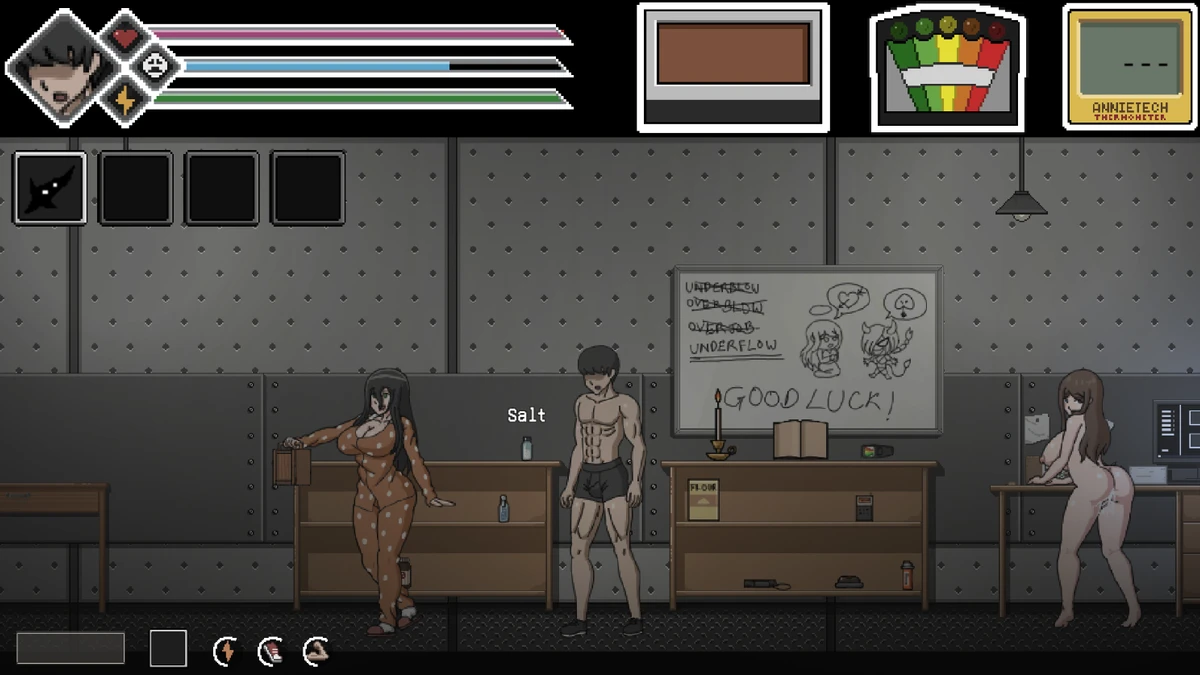Click the lightning bolt energy status icon
This screenshot has width=1200, height=675.
tap(226, 651)
